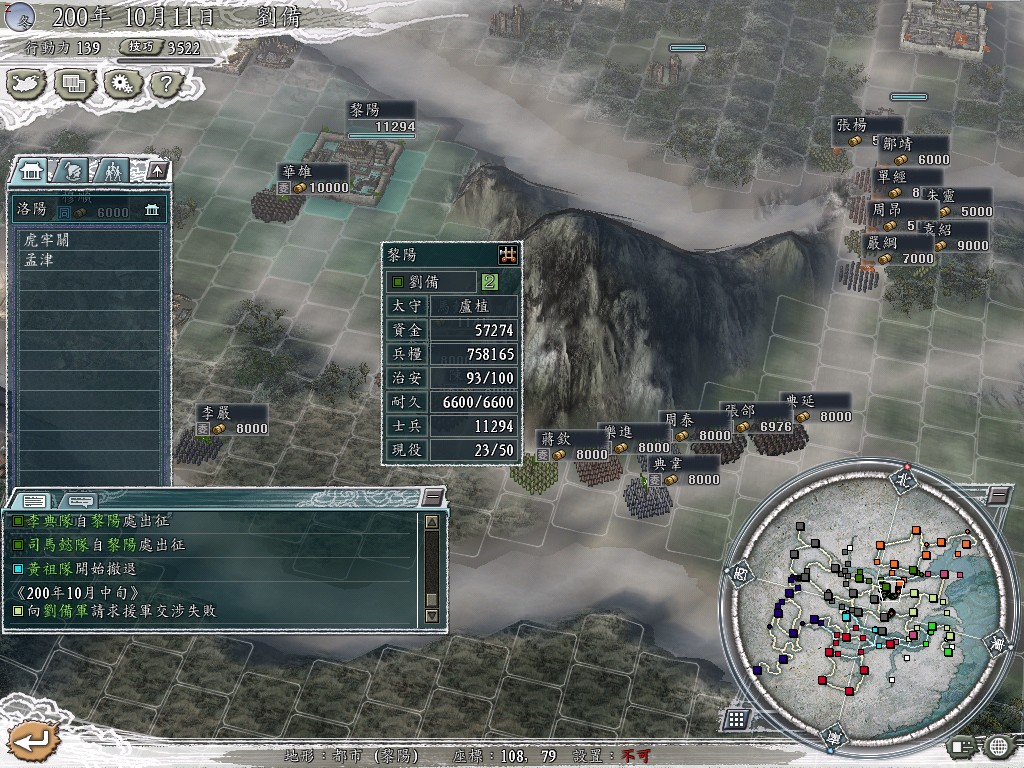Screen dimensions: 1024x768
Task: Switch to the soldiers unit tab
Action: [x=112, y=171]
